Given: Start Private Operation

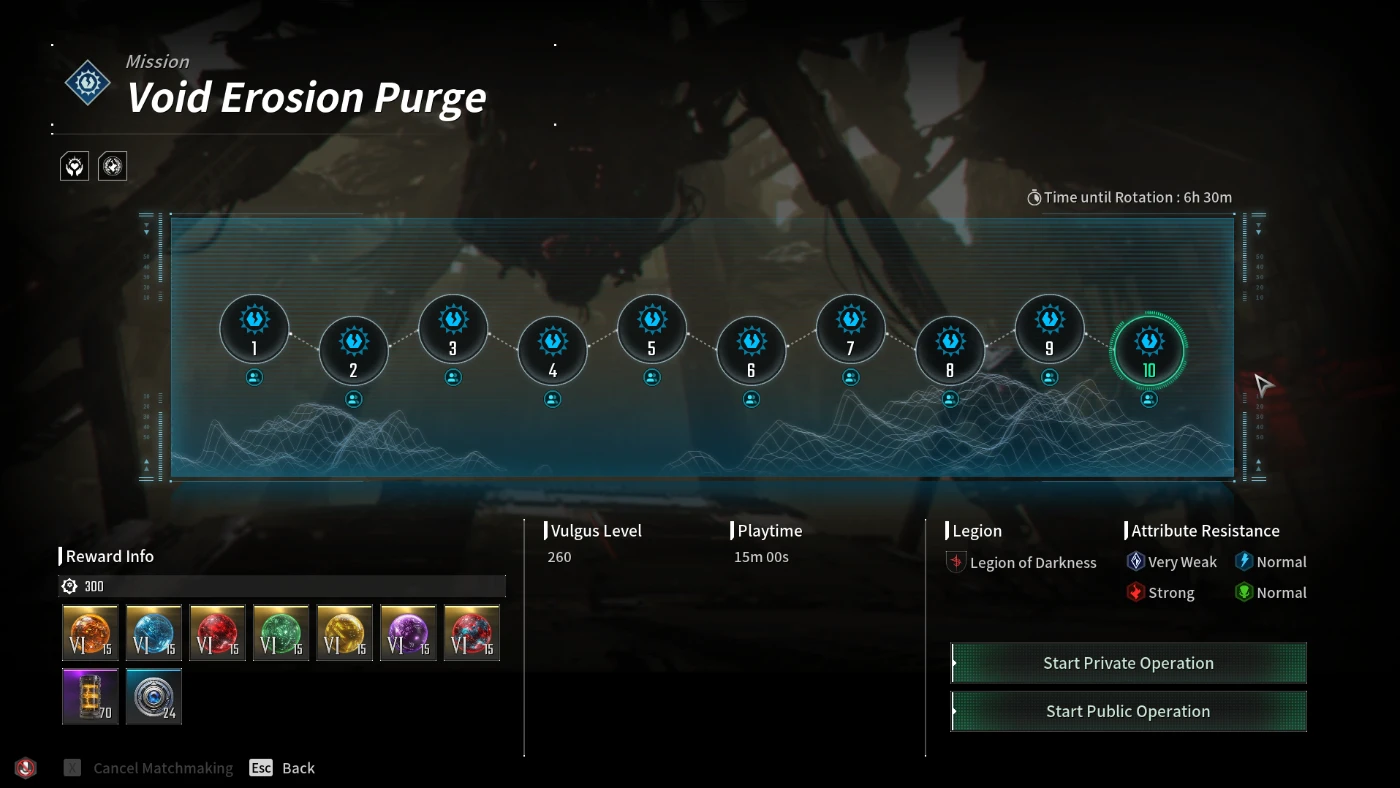Looking at the screenshot, I should tap(1128, 663).
